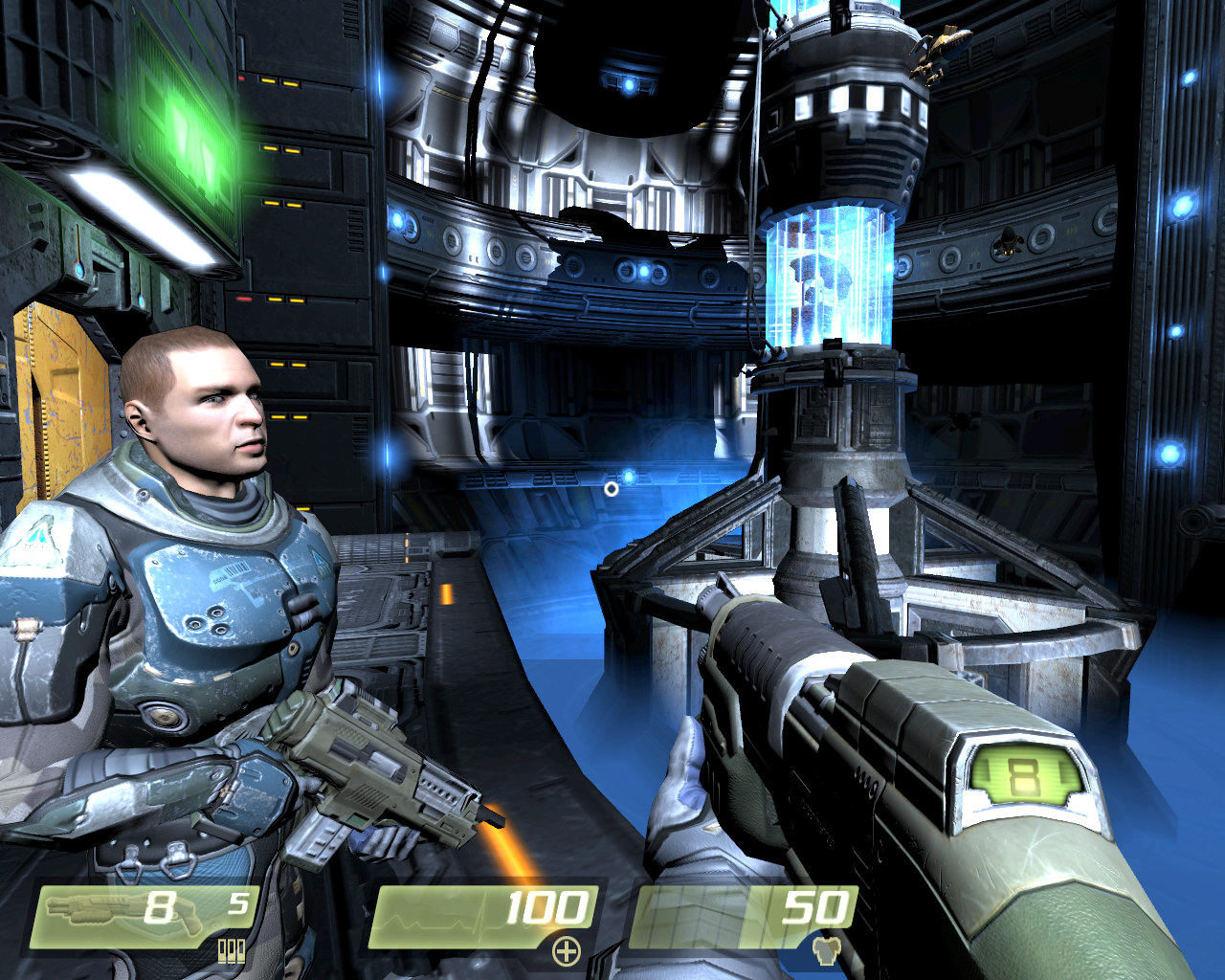Click the armor vest icon
Screen dimensions: 1225x980
click(x=824, y=950)
